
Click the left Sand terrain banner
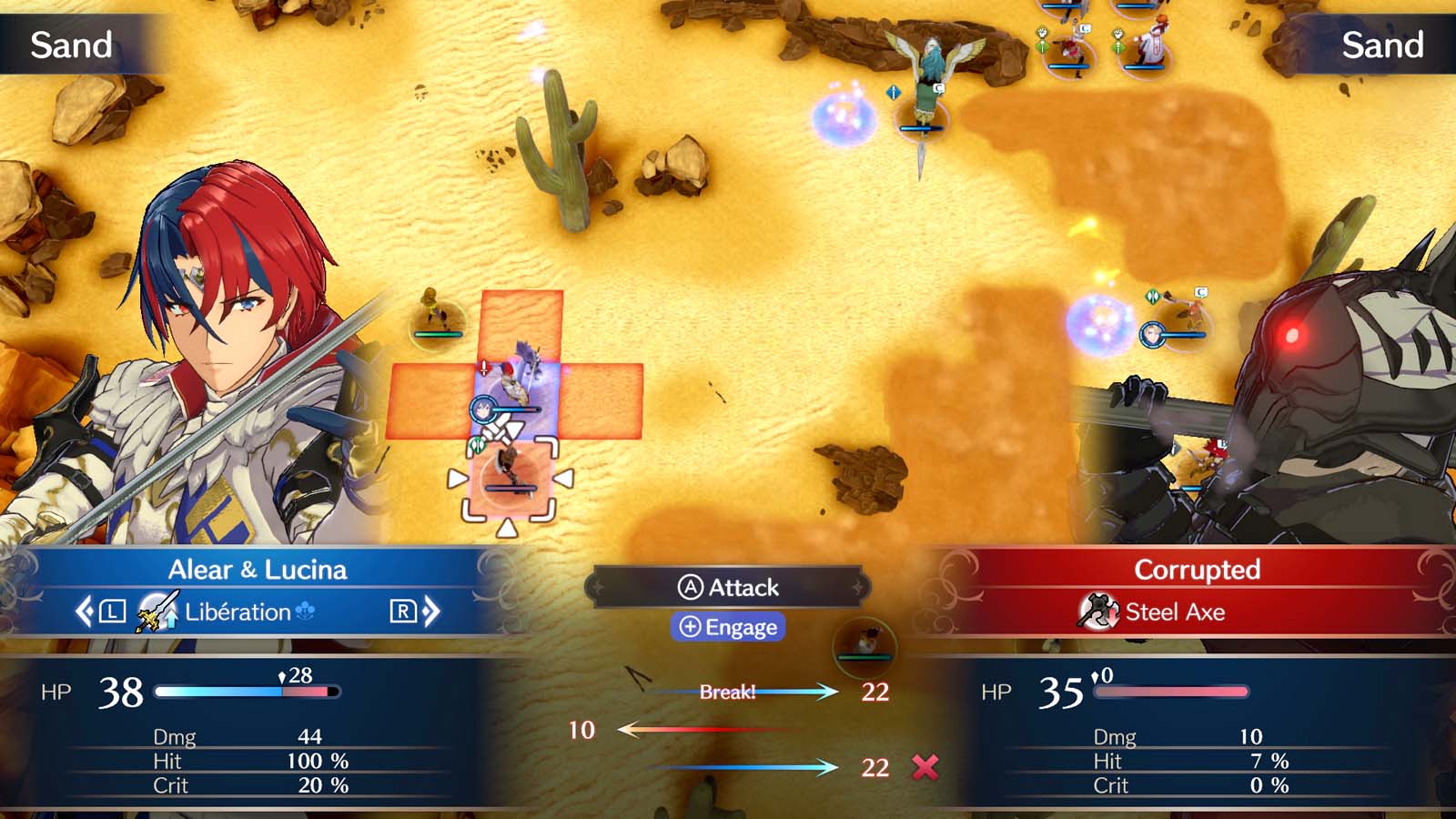pos(73,45)
